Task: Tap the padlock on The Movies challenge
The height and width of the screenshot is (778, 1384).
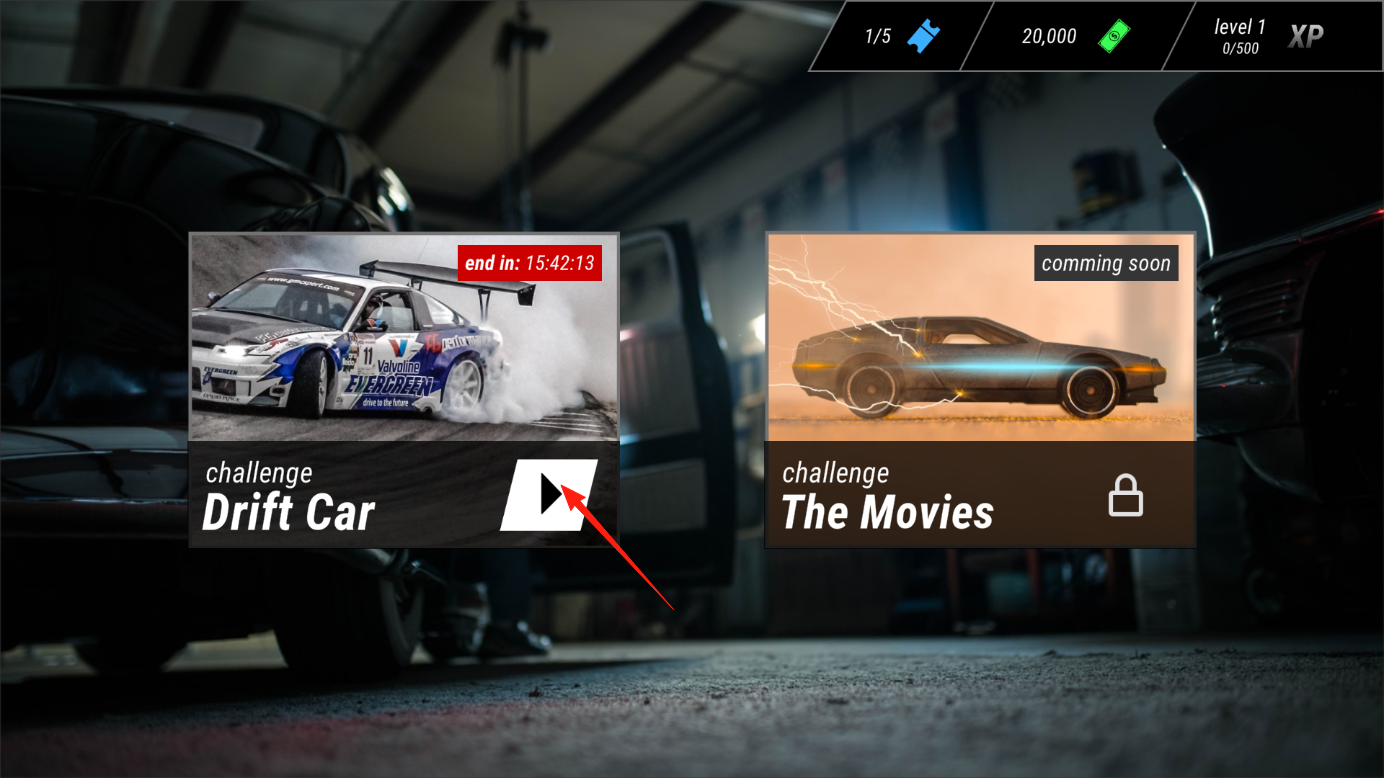Action: [x=1125, y=495]
